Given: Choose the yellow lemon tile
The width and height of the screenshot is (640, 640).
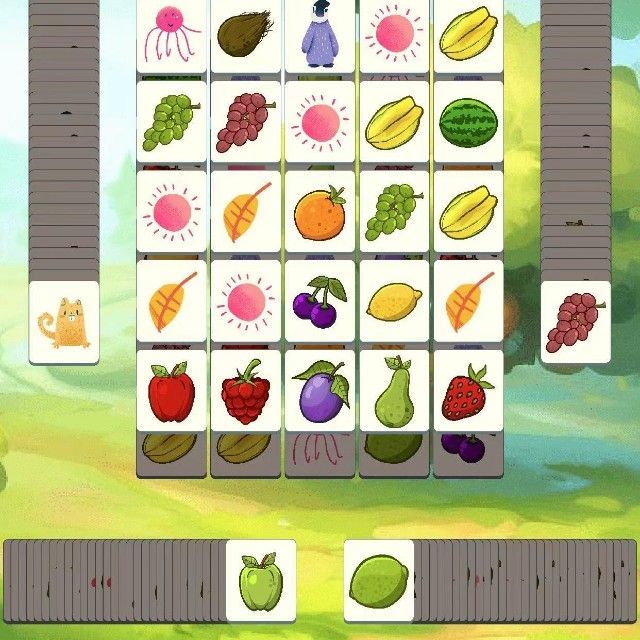Looking at the screenshot, I should 393,300.
